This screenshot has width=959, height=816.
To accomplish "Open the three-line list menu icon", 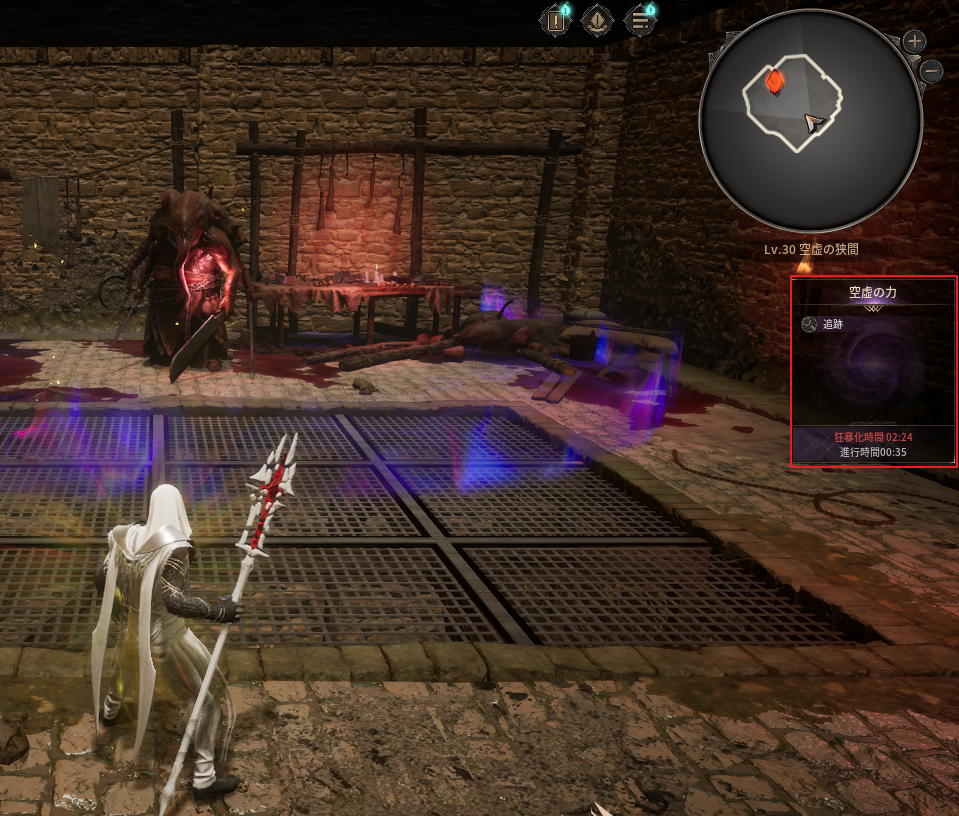I will (x=640, y=20).
